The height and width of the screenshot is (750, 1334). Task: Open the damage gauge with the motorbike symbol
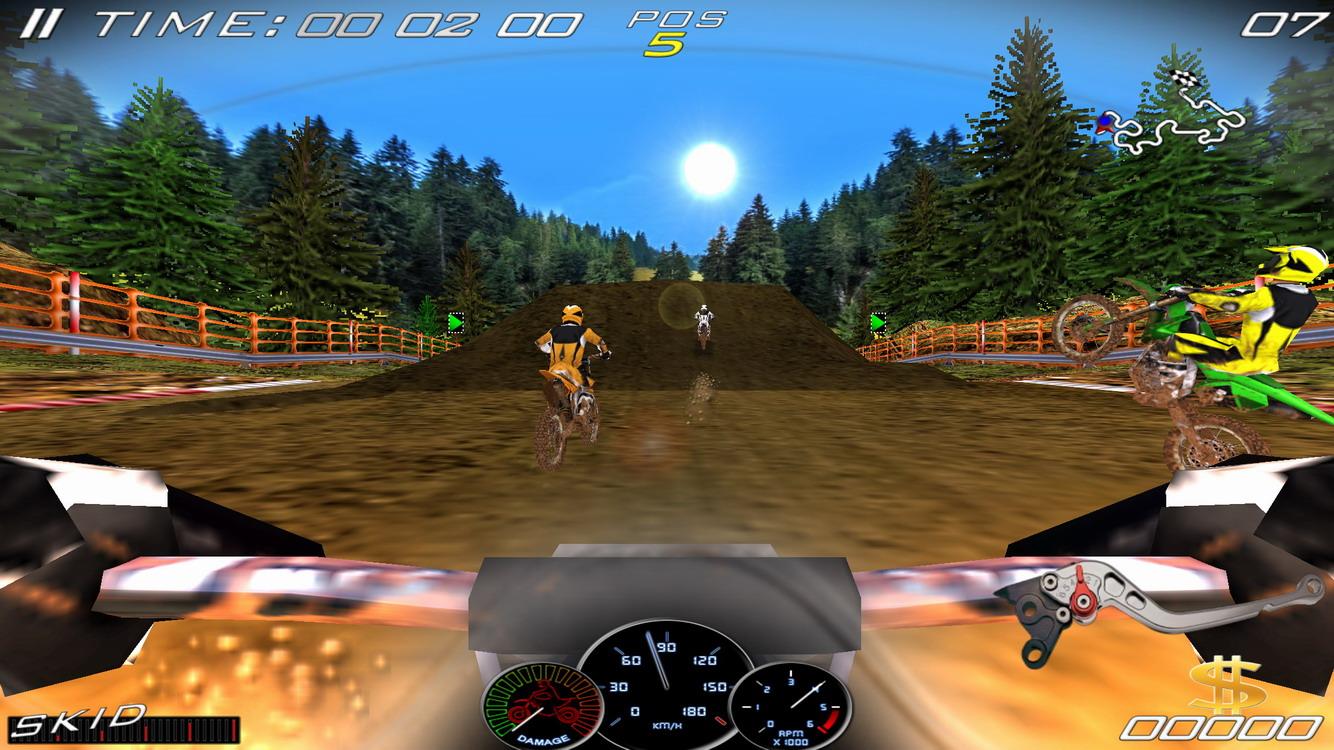[542, 706]
